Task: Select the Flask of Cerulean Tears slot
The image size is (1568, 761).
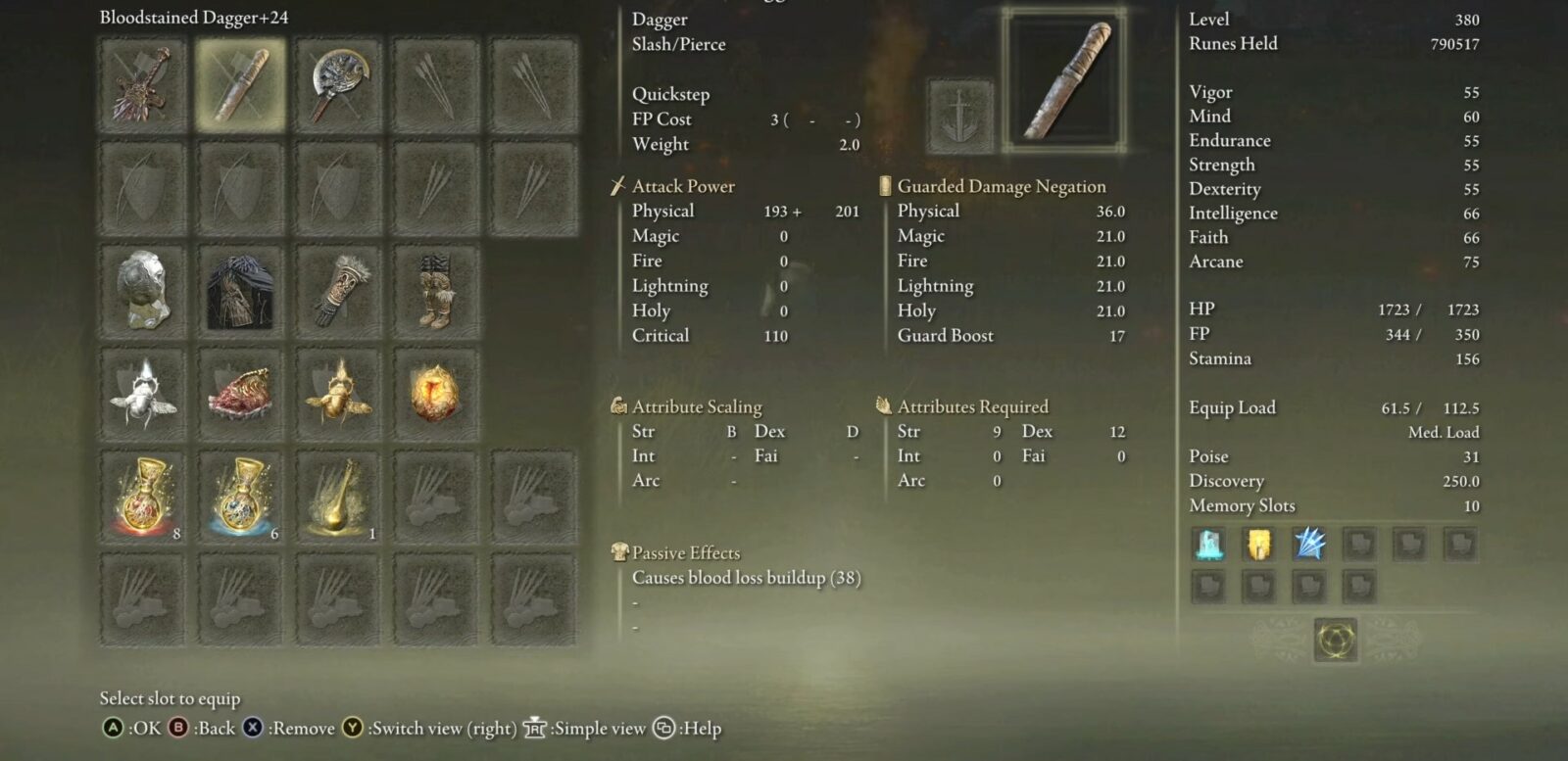Action: [240, 497]
